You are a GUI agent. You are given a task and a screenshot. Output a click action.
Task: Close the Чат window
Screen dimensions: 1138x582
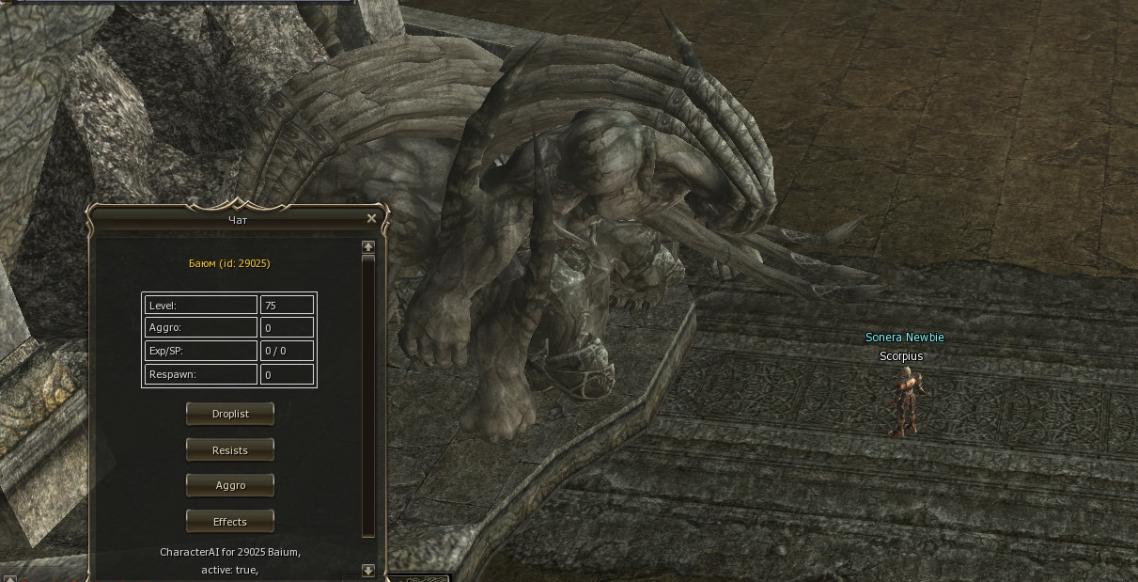tap(372, 218)
